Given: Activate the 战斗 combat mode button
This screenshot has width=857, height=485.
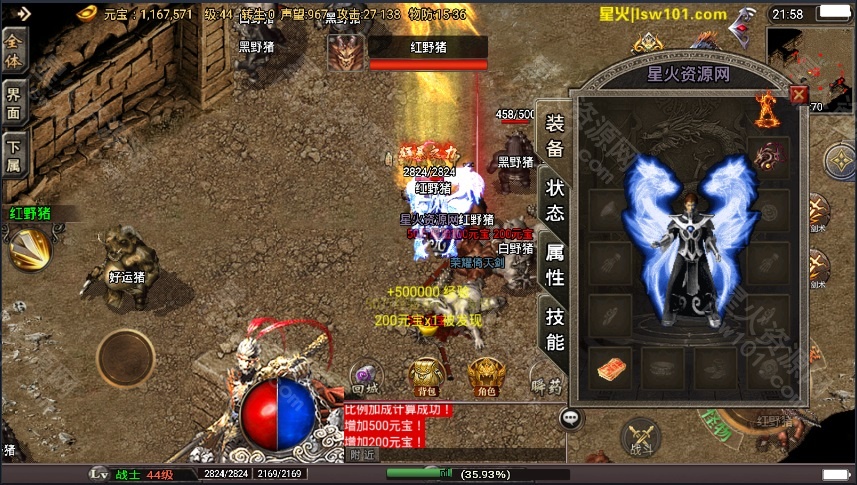Looking at the screenshot, I should tap(640, 438).
